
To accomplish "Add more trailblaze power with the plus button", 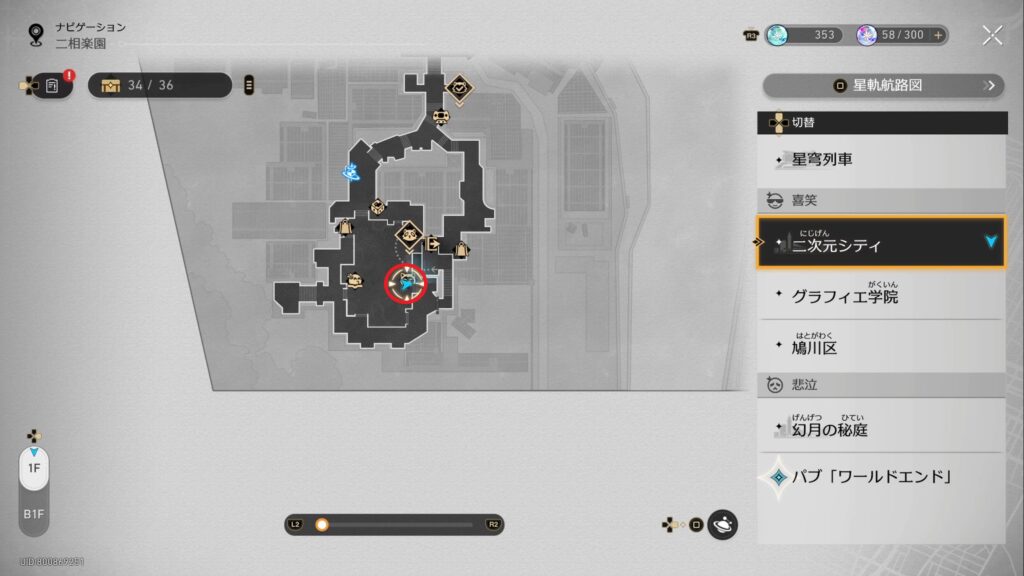I will click(x=938, y=35).
